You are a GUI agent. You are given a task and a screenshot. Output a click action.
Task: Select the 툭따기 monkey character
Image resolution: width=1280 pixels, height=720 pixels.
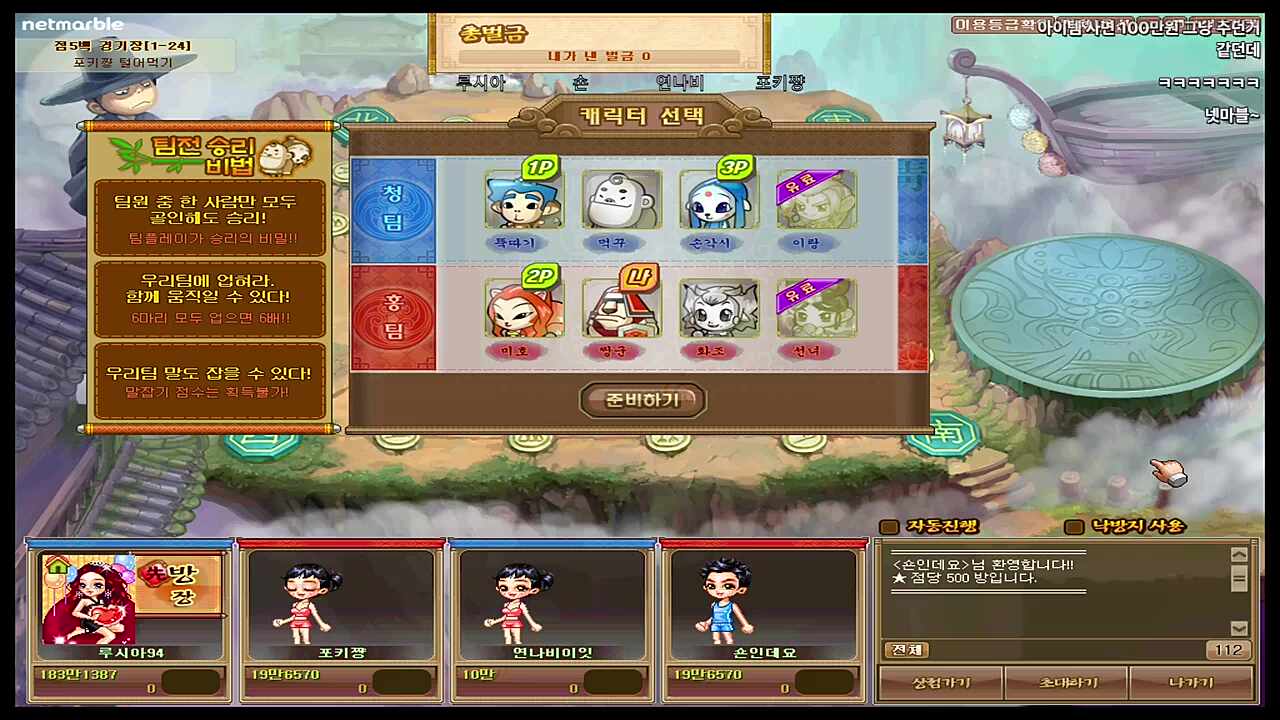coord(523,200)
